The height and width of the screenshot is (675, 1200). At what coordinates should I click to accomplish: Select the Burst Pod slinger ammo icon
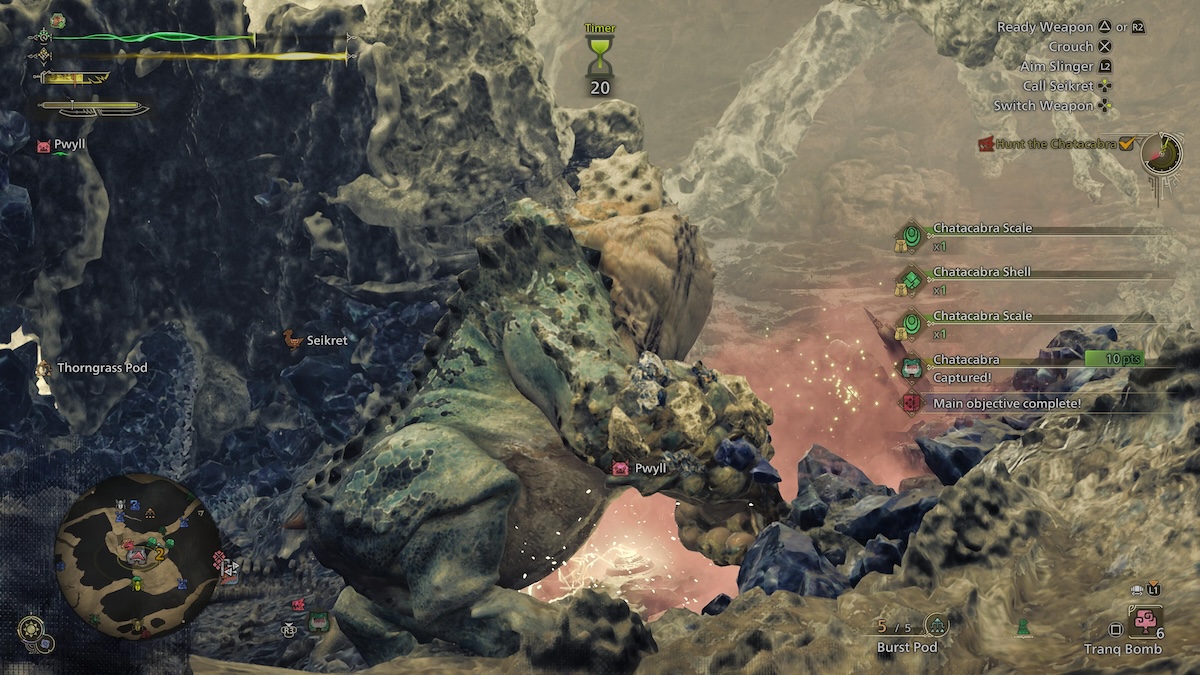click(937, 626)
